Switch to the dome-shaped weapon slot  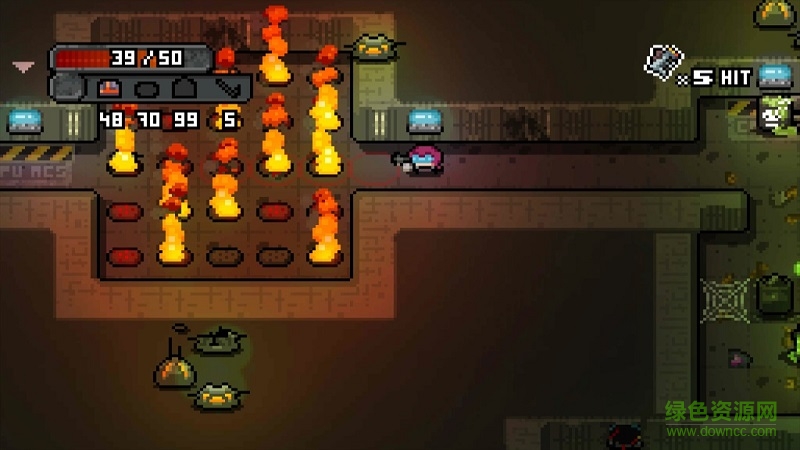182,89
